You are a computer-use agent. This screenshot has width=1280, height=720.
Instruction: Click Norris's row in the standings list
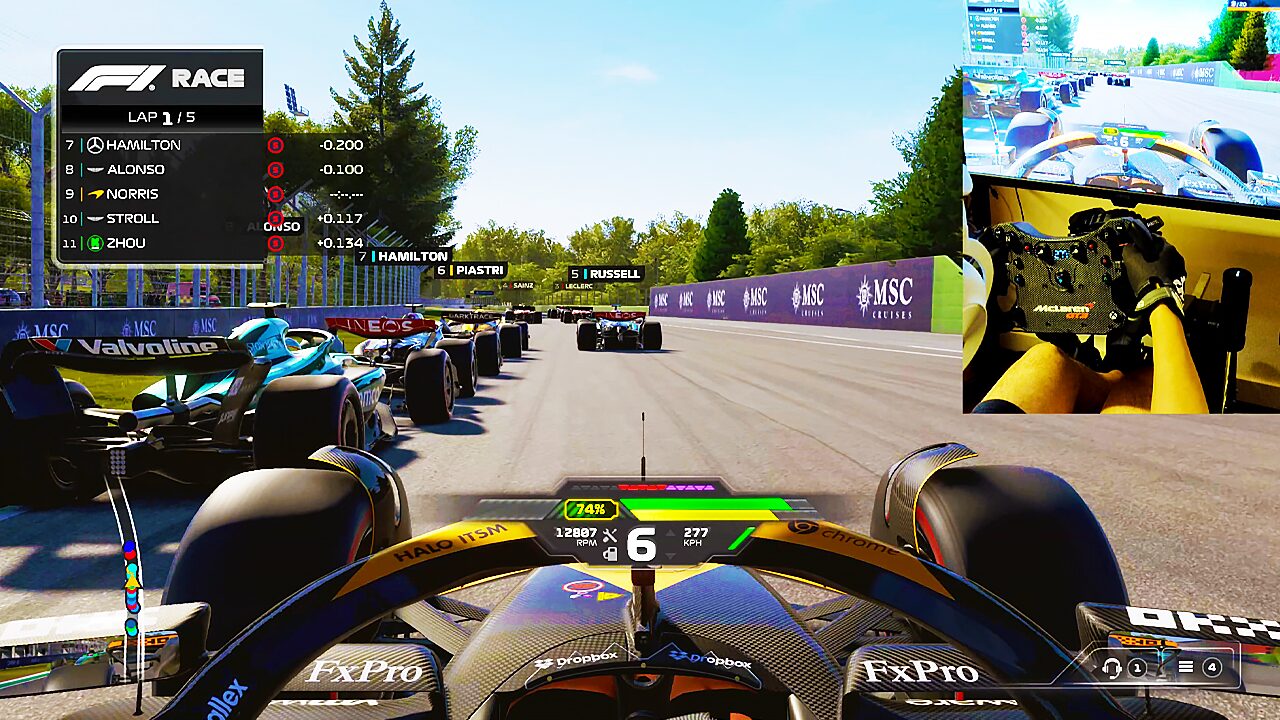(160, 194)
